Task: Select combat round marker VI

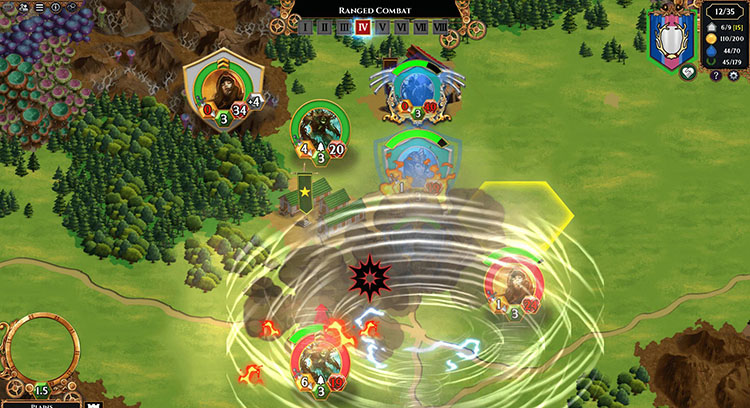Action: pos(401,27)
